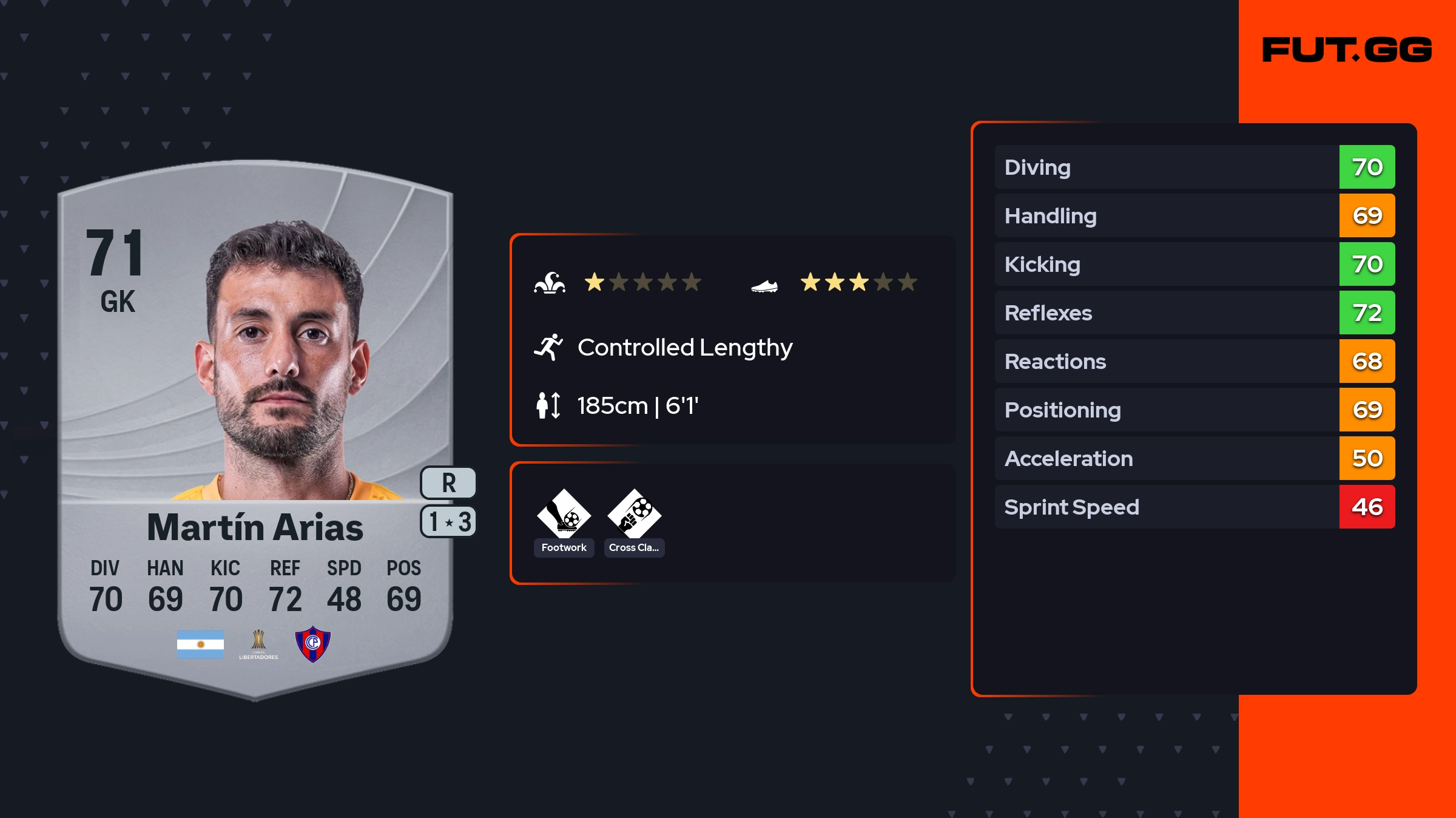Click the Kicking stat row
The image size is (1456, 818).
tap(1194, 265)
